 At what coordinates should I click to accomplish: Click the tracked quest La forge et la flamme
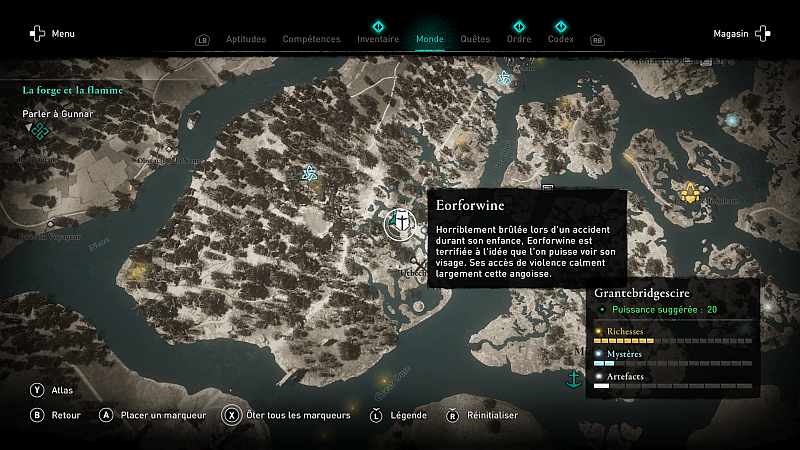coord(73,90)
